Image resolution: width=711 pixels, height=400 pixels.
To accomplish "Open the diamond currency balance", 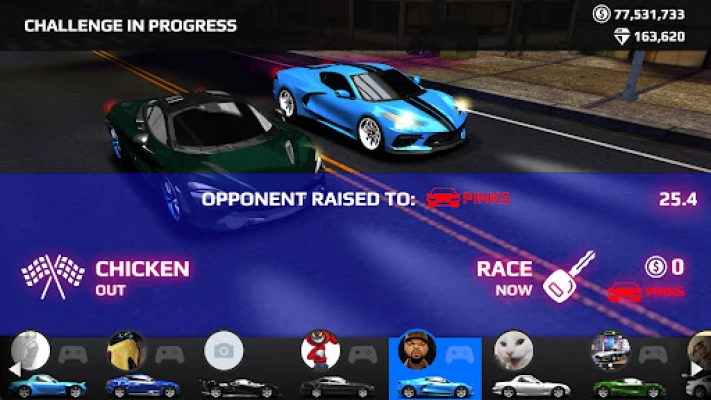I will click(649, 36).
